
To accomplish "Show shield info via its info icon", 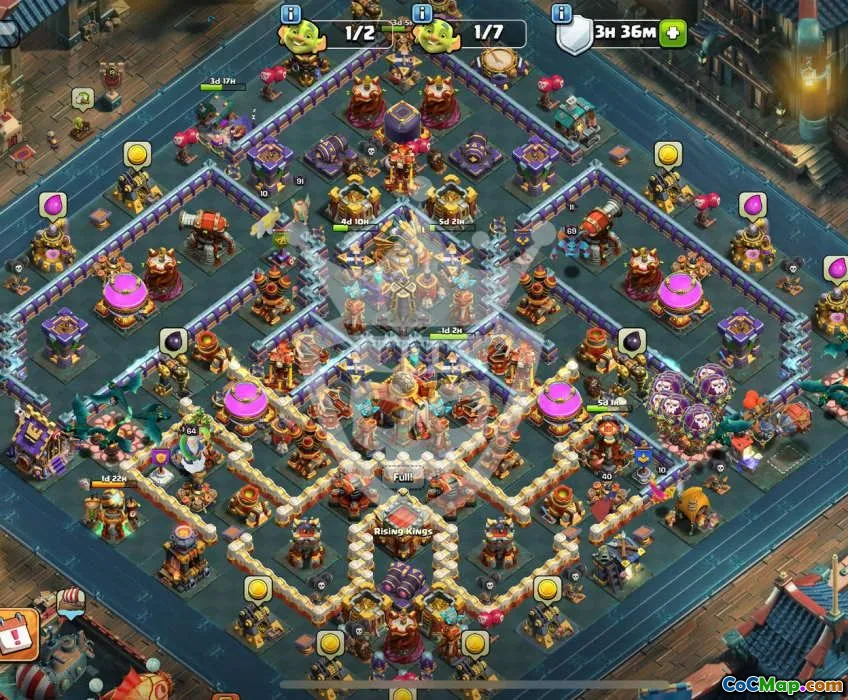I will coord(561,13).
